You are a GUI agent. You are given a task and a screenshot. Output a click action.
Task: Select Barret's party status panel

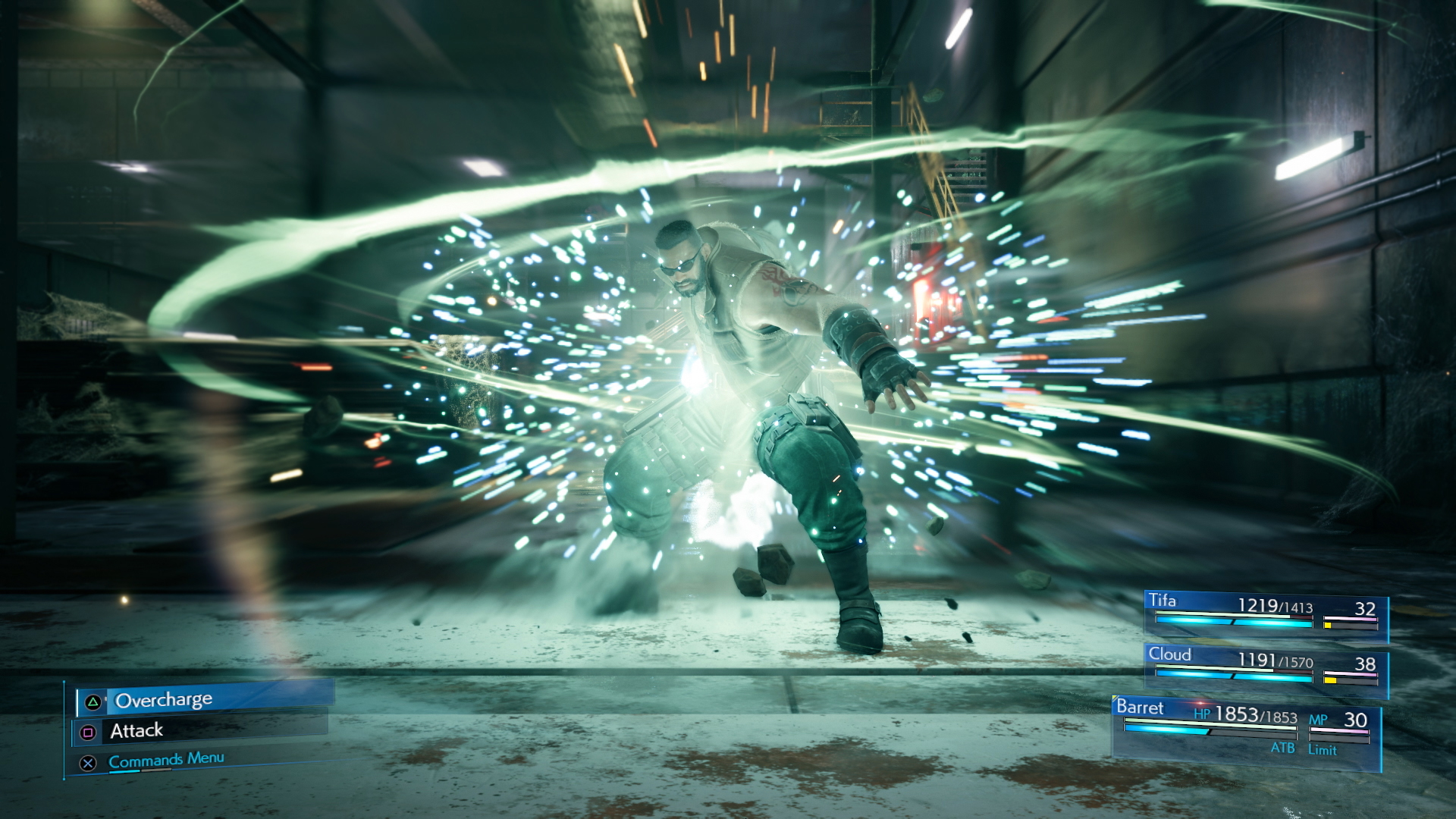(x=1245, y=728)
